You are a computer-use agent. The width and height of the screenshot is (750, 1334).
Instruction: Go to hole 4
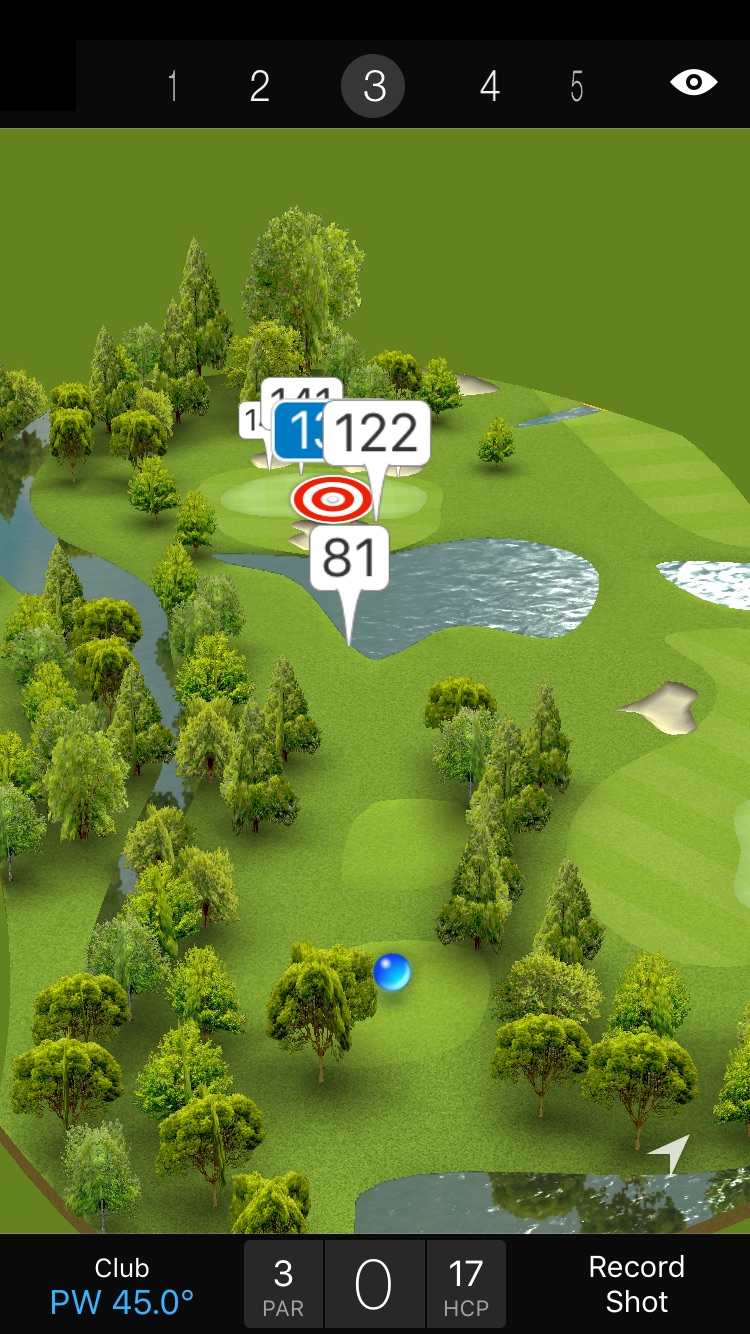coord(489,87)
